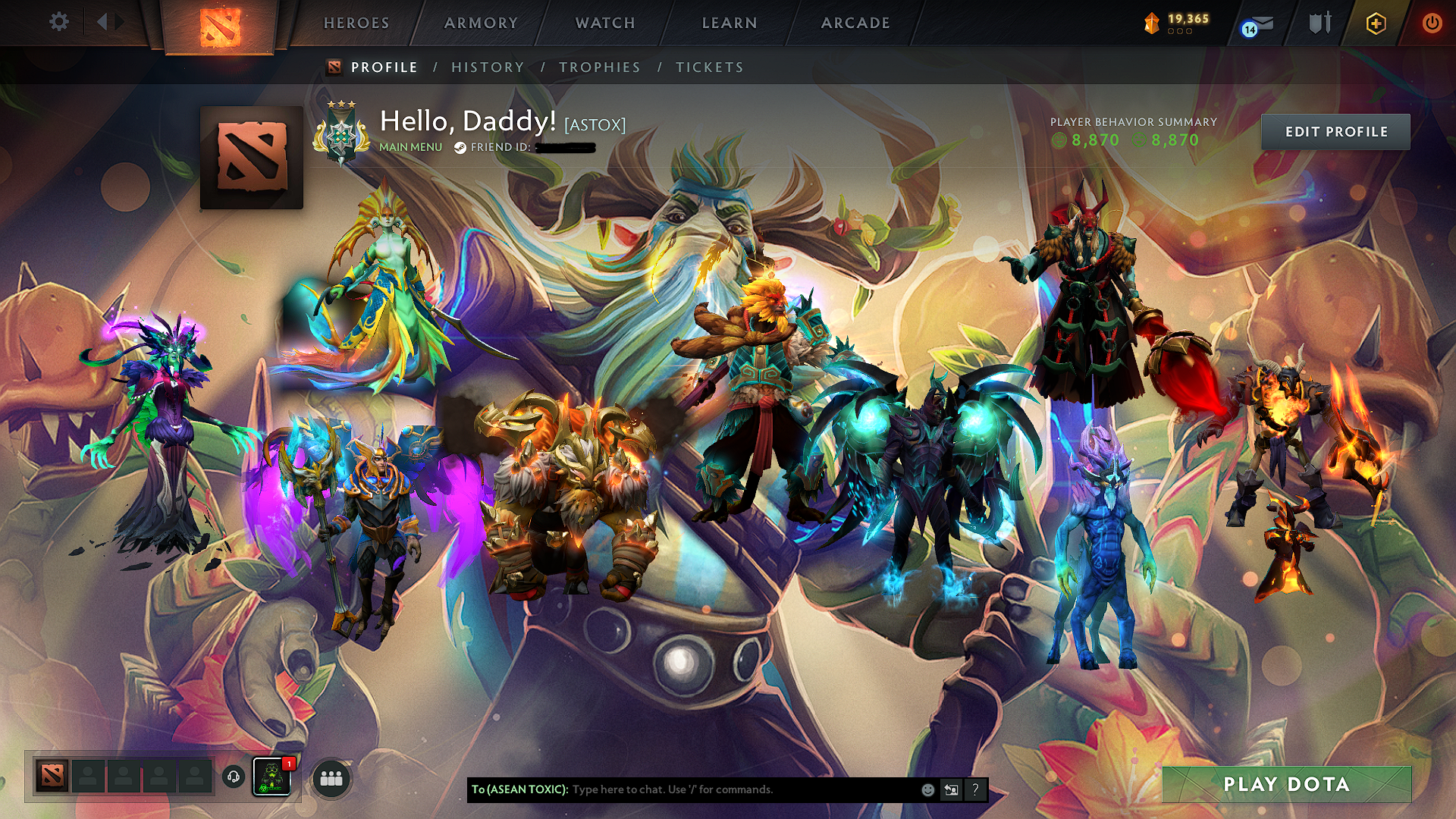
Task: Open the ARCADE menu item
Action: [x=855, y=23]
